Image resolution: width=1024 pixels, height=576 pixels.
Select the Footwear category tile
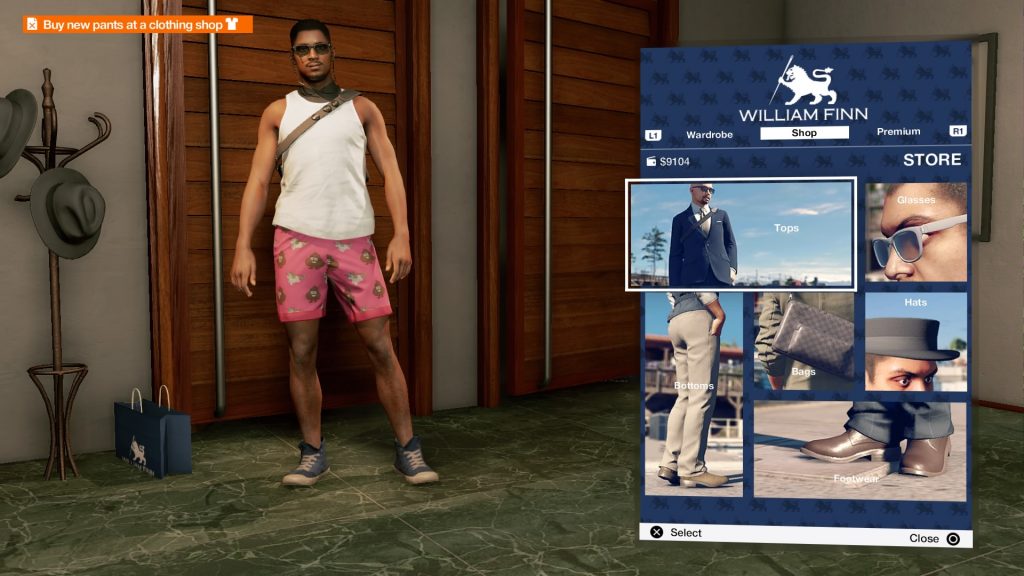pos(859,450)
